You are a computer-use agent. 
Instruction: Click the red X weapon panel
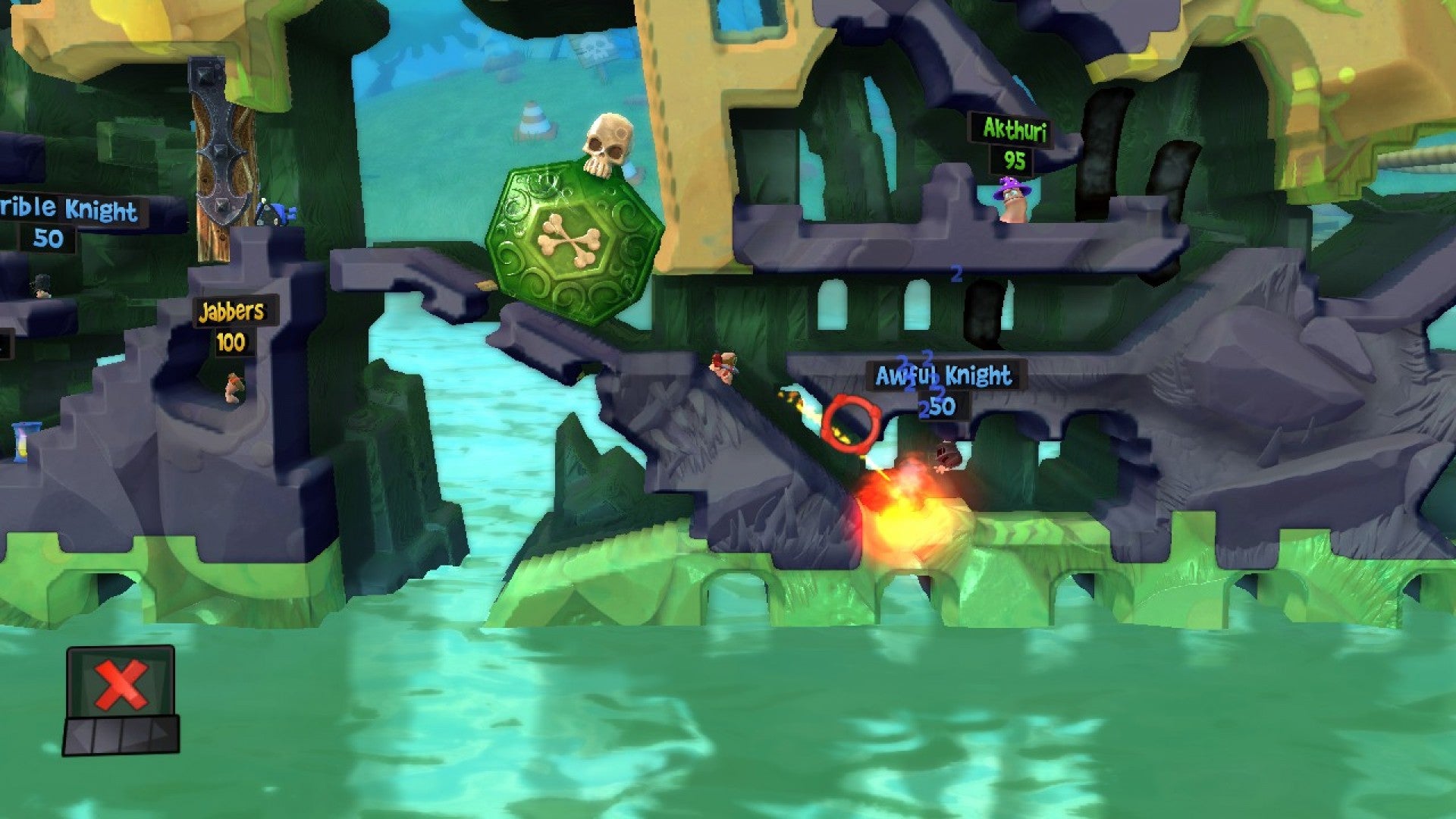[x=121, y=684]
